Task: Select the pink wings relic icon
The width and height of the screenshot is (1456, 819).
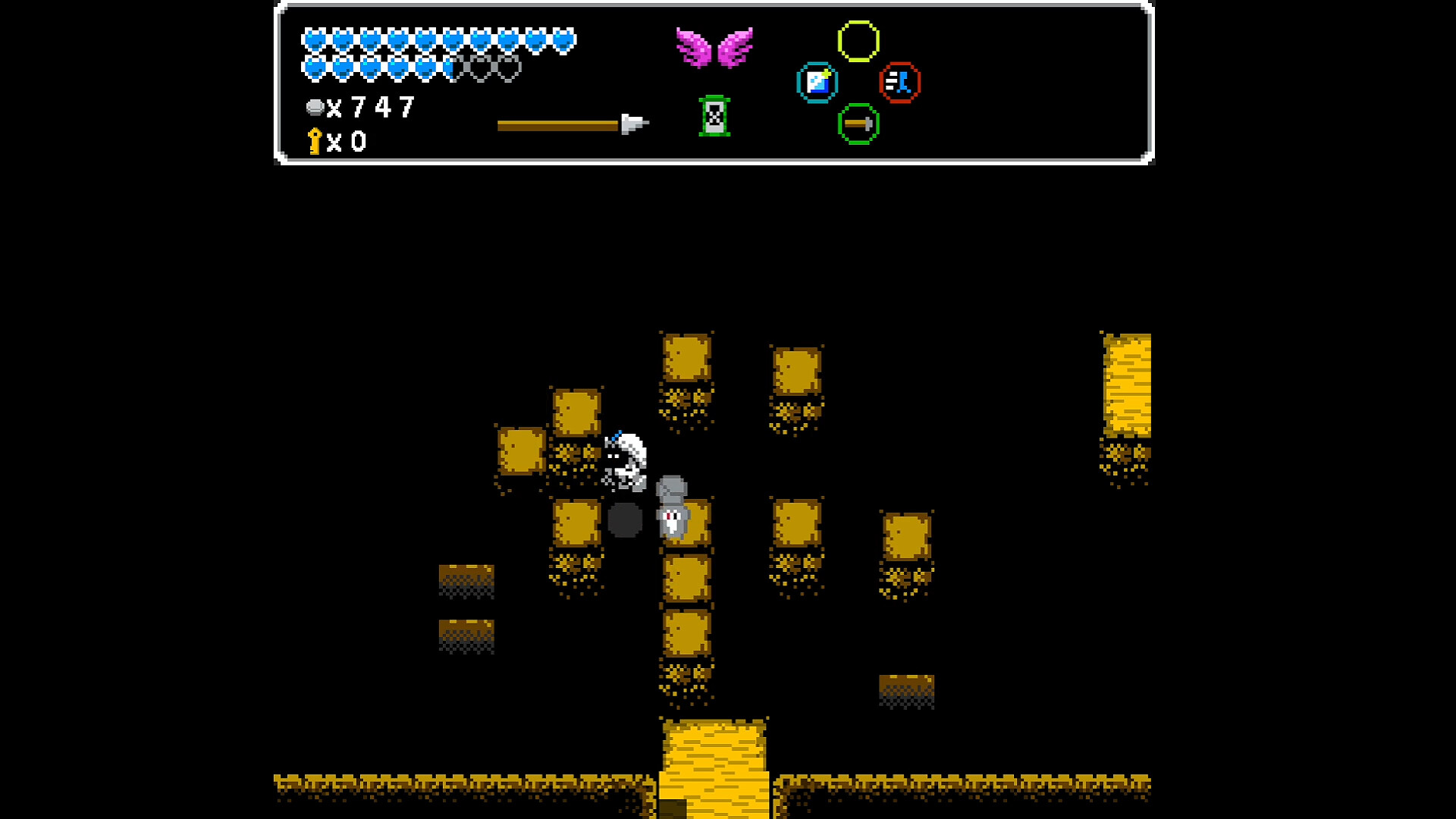Action: coord(716,47)
